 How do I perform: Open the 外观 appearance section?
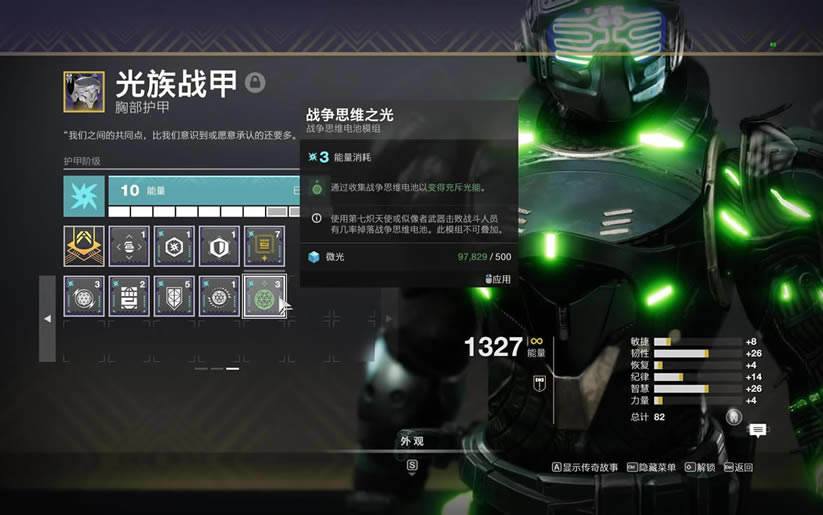[x=412, y=441]
